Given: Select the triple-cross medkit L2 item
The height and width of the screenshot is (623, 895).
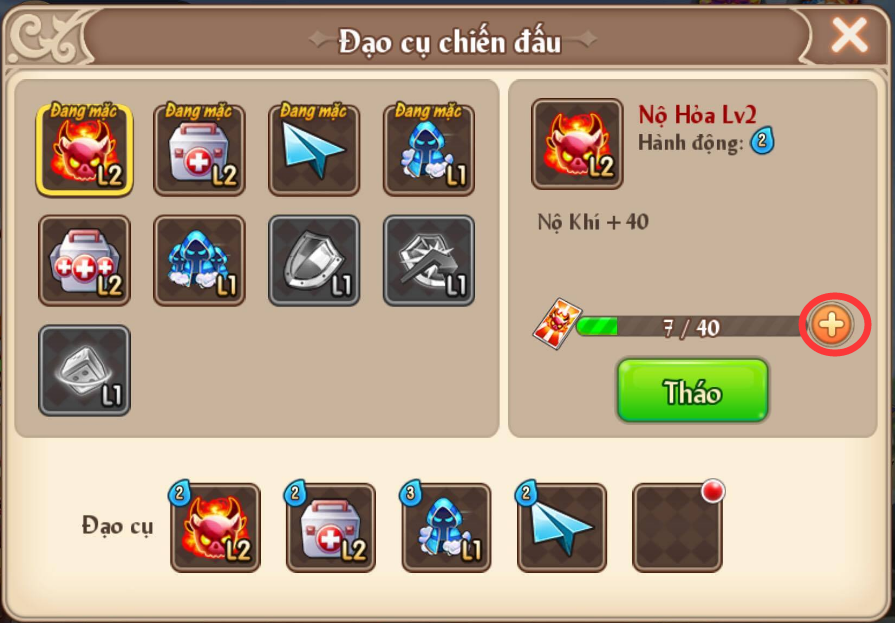Looking at the screenshot, I should [84, 260].
